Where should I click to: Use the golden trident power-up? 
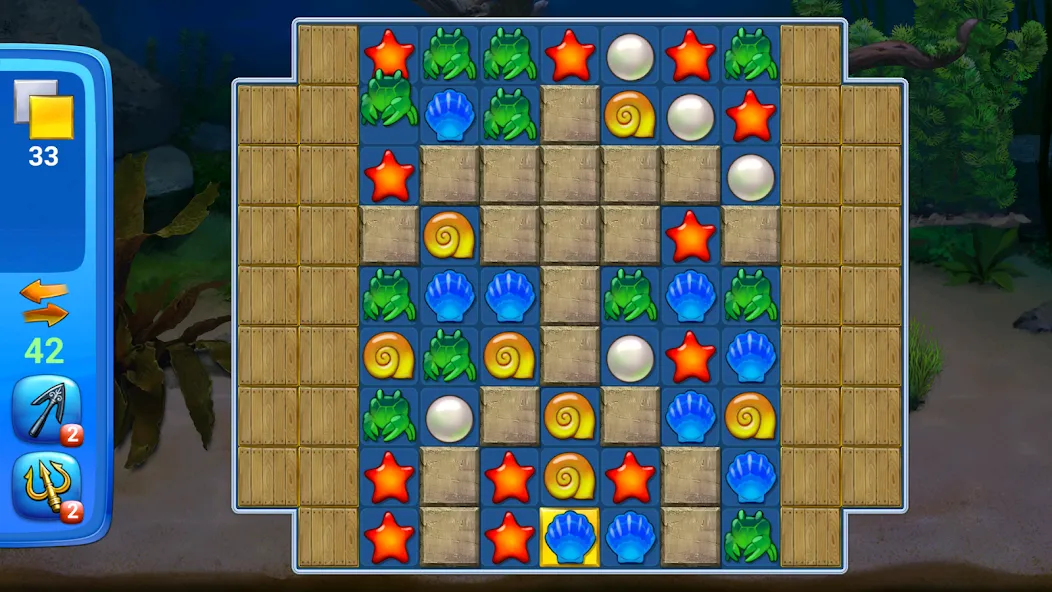46,487
